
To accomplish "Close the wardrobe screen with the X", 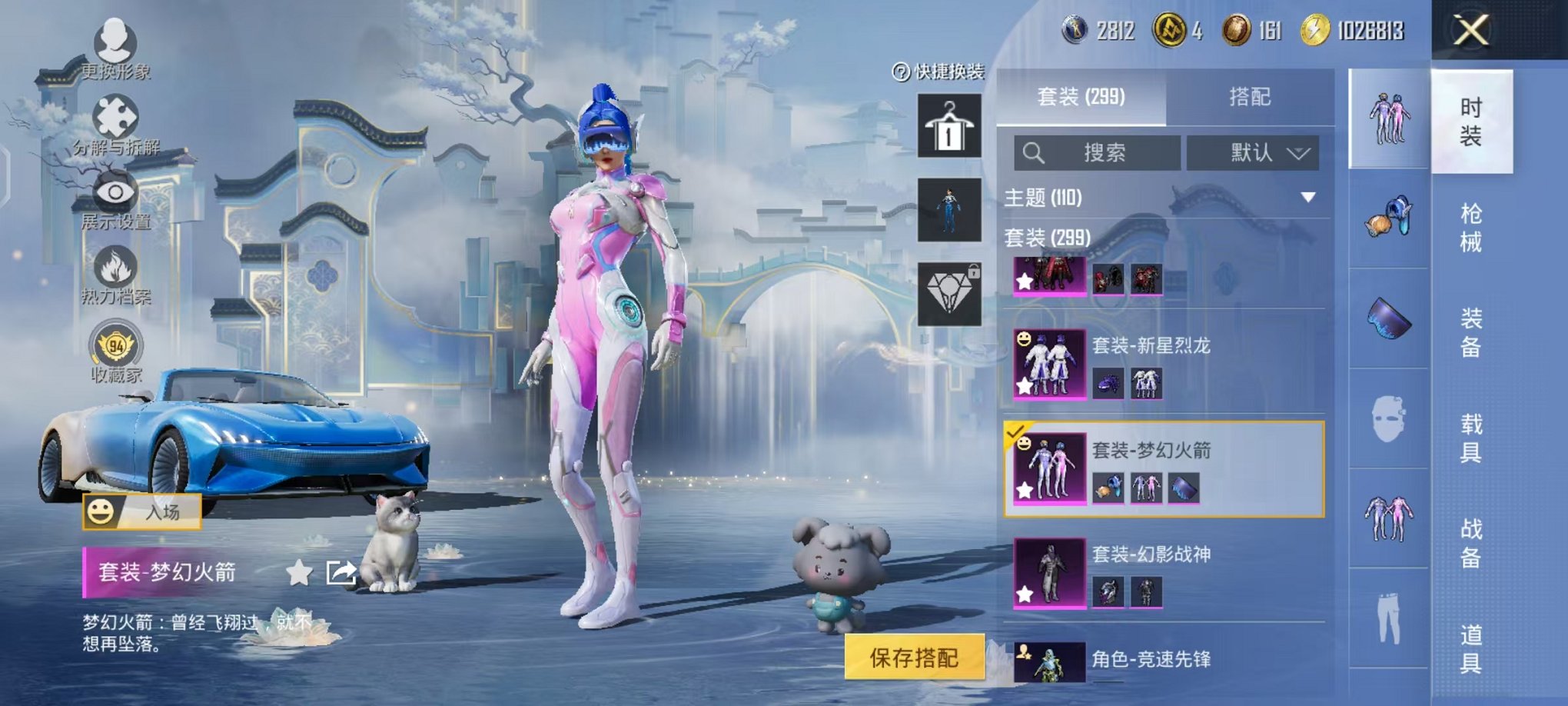I will pos(1471,32).
